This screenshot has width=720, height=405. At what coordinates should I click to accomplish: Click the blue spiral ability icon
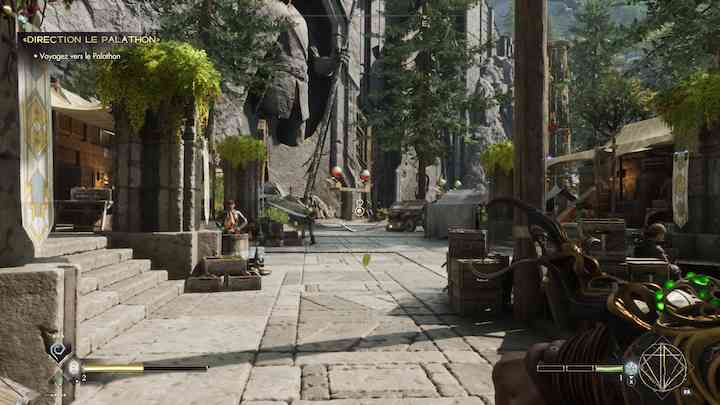coord(58,349)
